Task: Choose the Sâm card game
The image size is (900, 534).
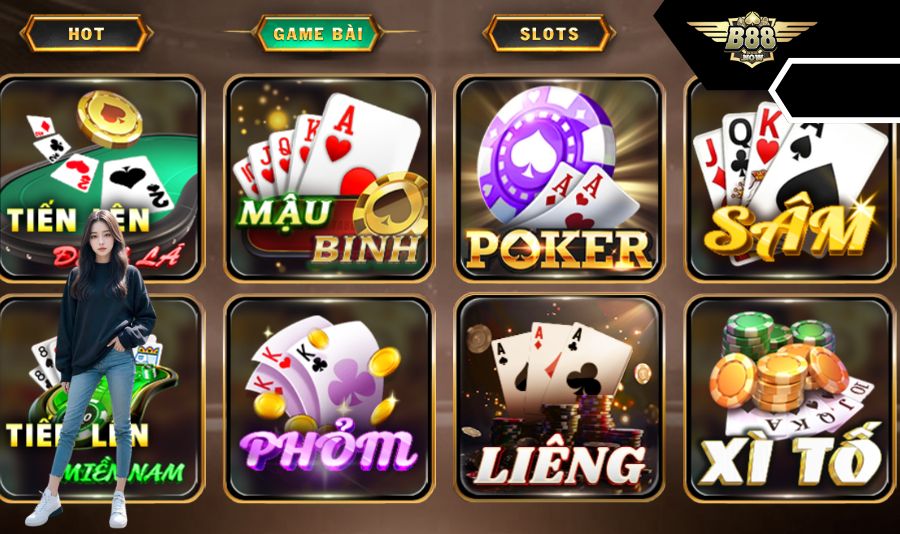Action: coord(790,178)
